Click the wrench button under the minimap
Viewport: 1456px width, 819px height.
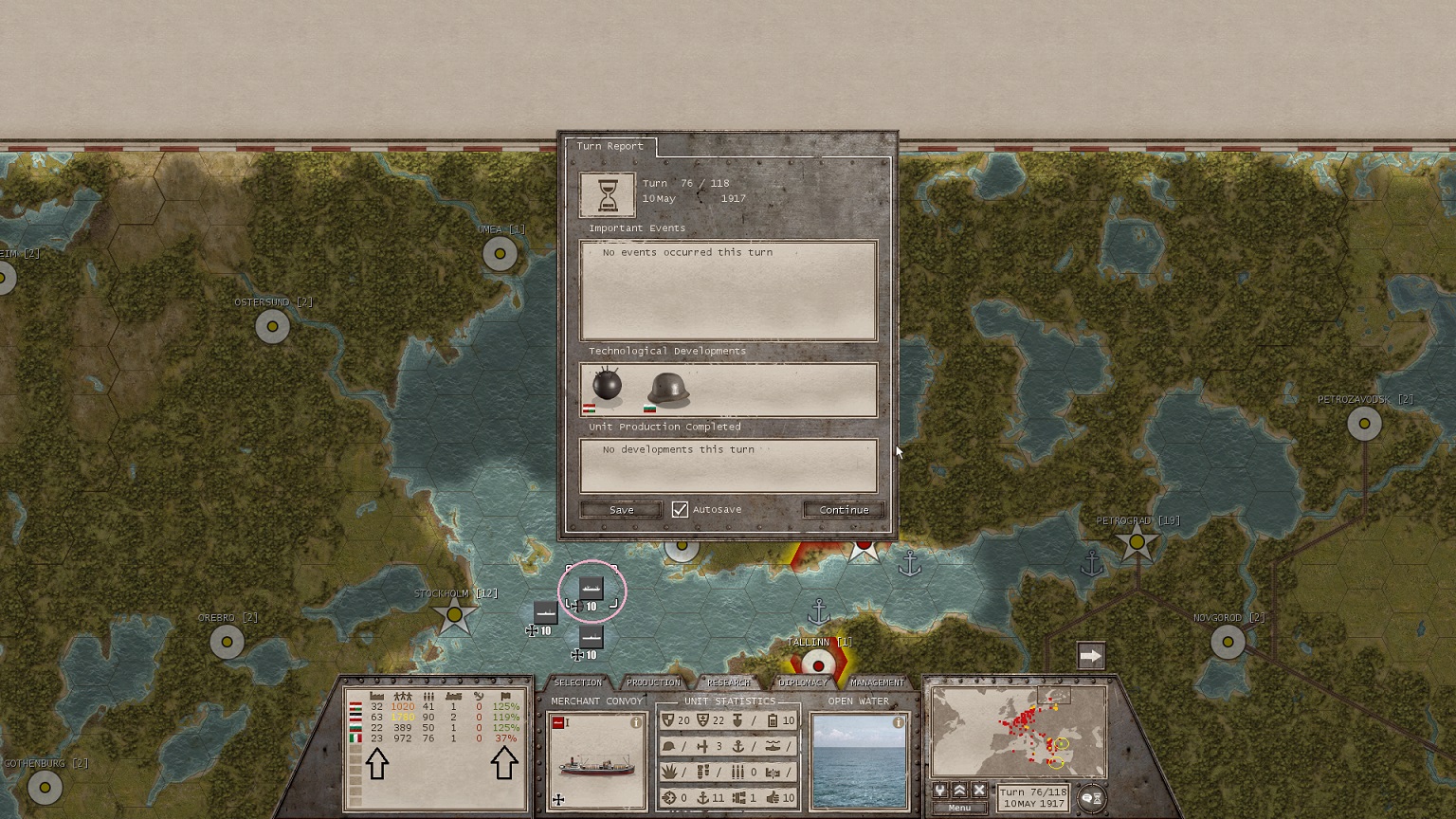click(x=939, y=791)
